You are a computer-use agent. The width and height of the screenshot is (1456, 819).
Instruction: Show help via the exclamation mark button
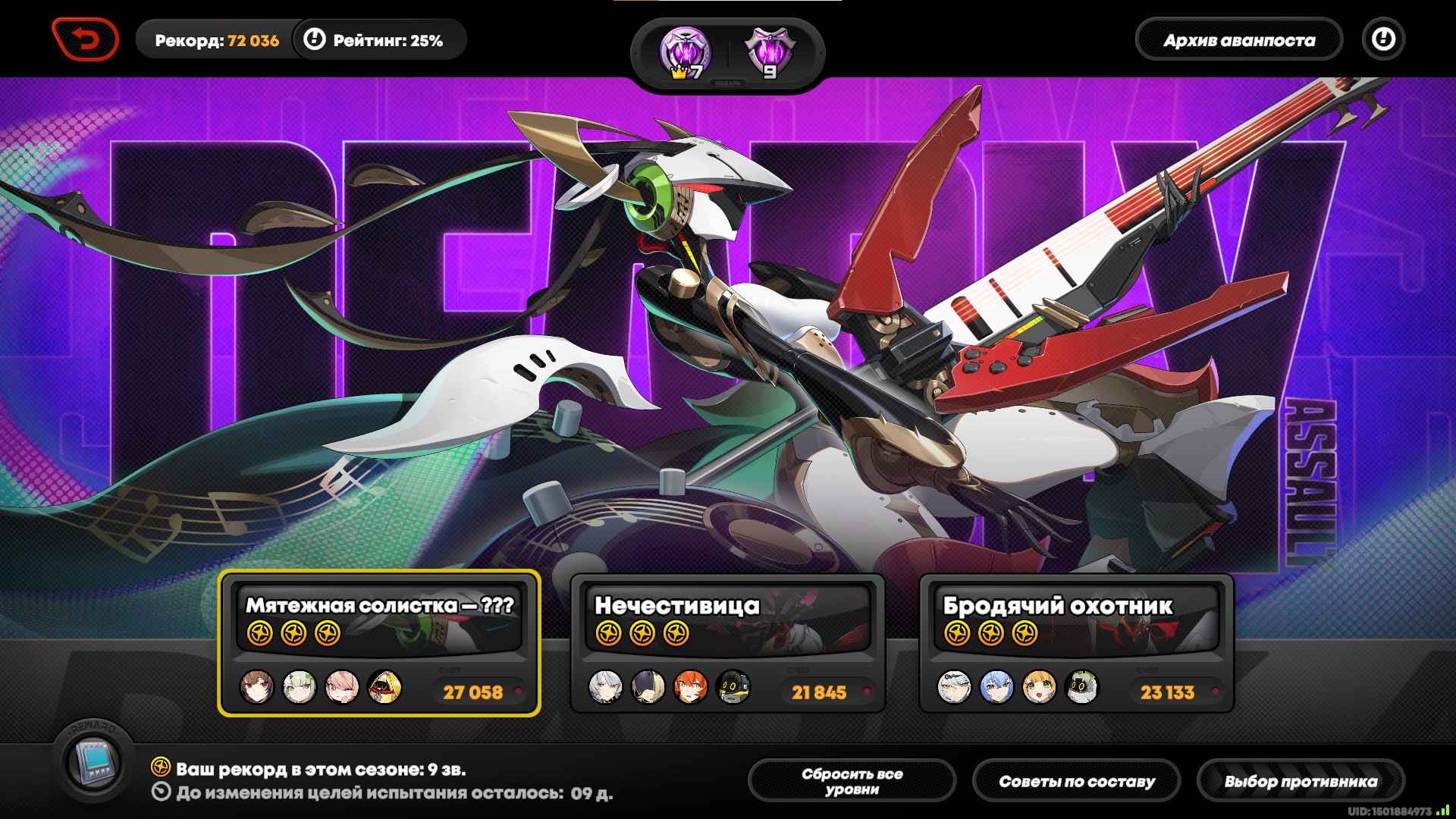click(1383, 39)
